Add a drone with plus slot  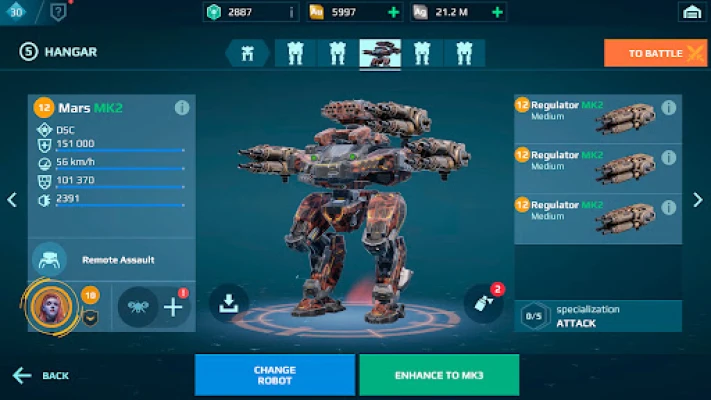(x=173, y=307)
